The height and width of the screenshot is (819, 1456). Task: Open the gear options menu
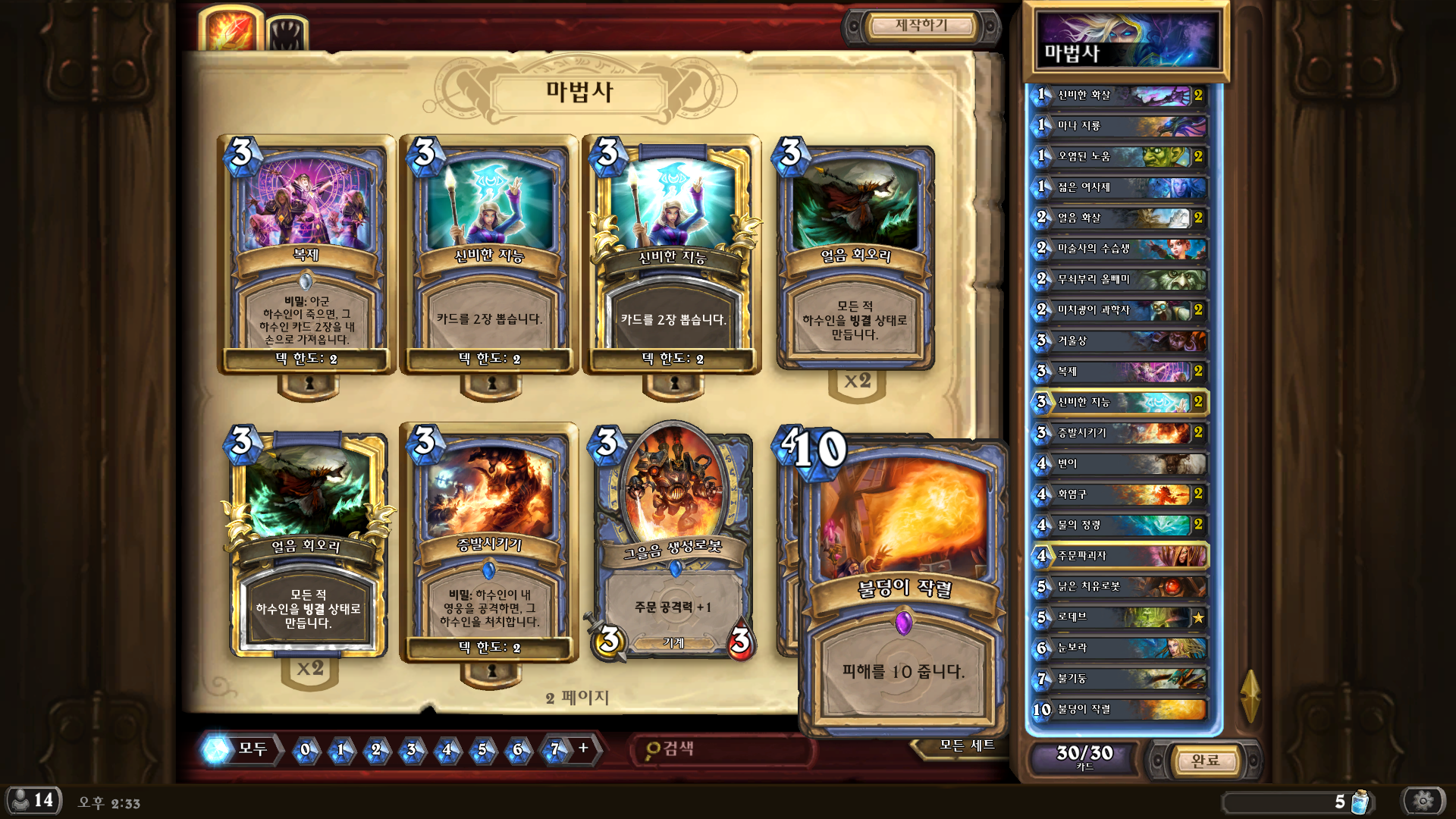pos(1423,800)
